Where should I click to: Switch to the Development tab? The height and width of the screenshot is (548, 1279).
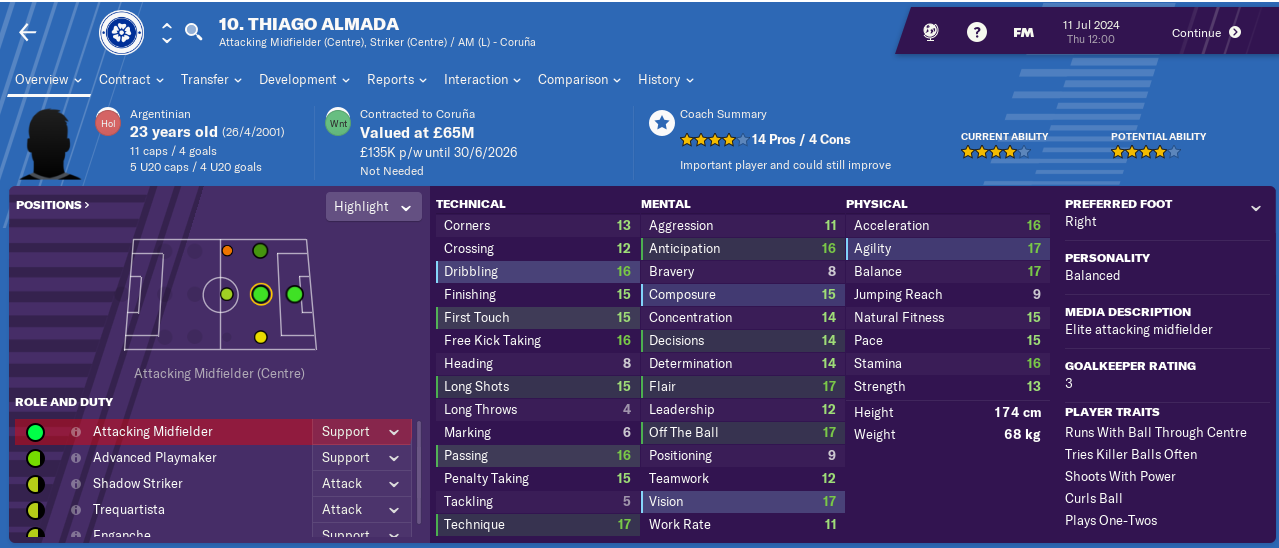[x=304, y=80]
